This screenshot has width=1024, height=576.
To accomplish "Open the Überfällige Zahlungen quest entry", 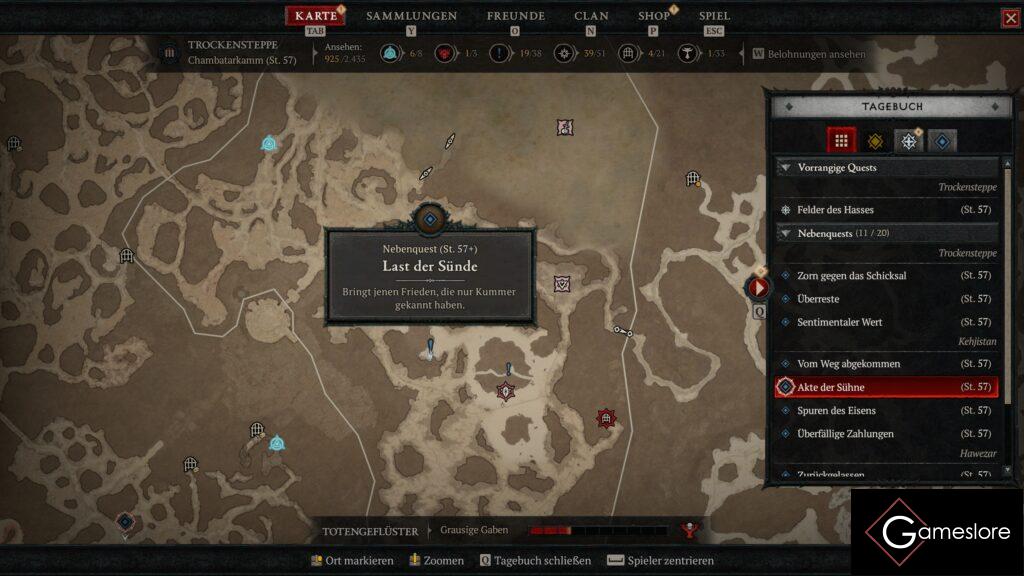I will [x=845, y=434].
